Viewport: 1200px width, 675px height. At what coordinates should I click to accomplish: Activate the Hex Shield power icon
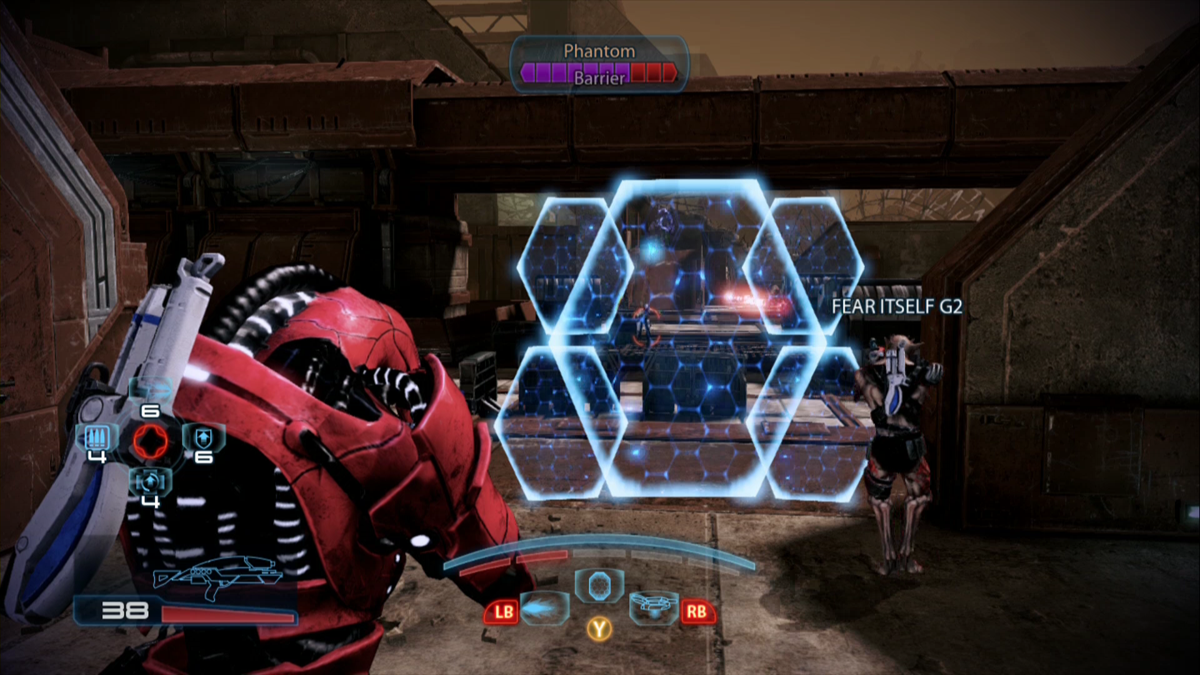(599, 585)
